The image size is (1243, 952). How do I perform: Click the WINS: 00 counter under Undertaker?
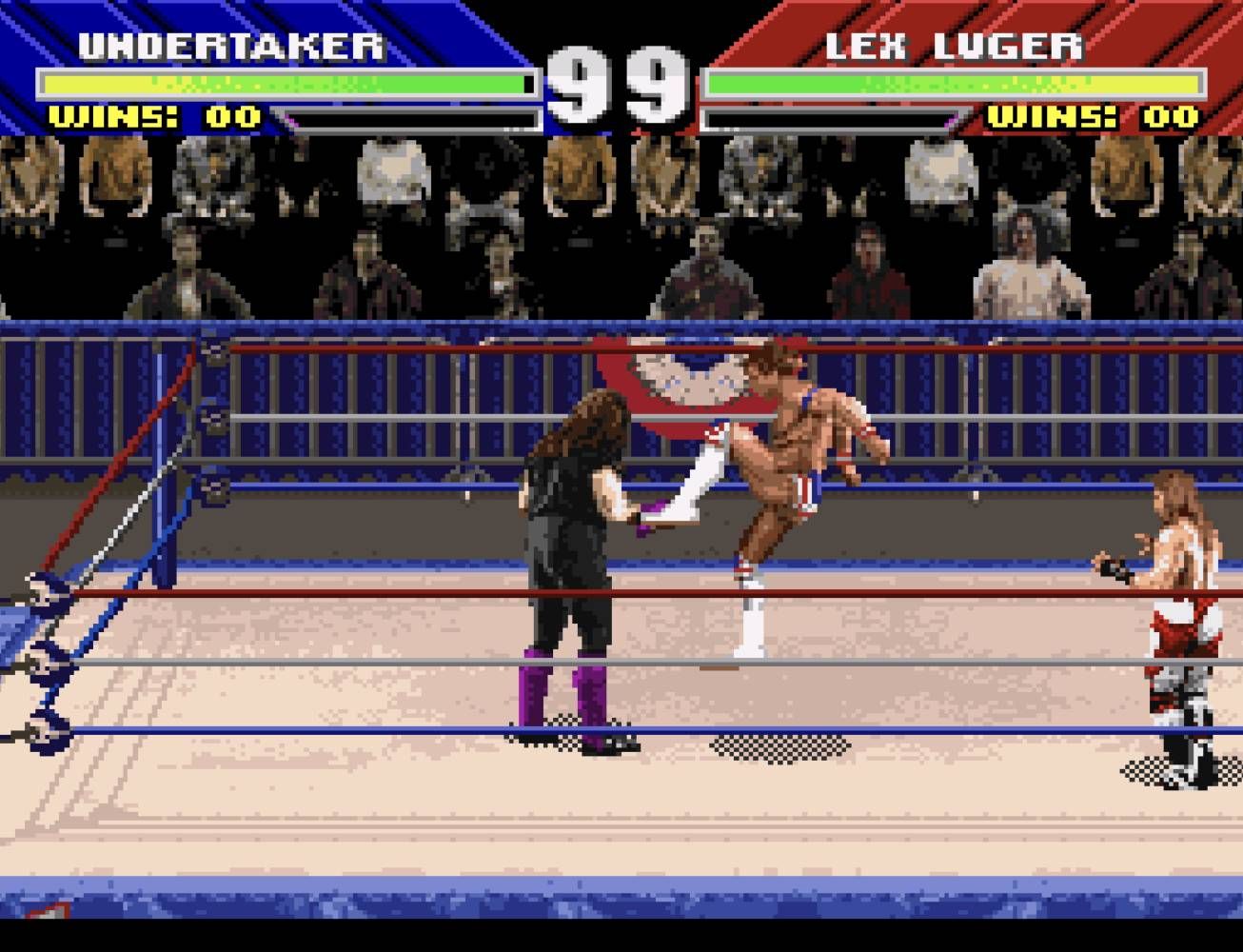coord(152,116)
